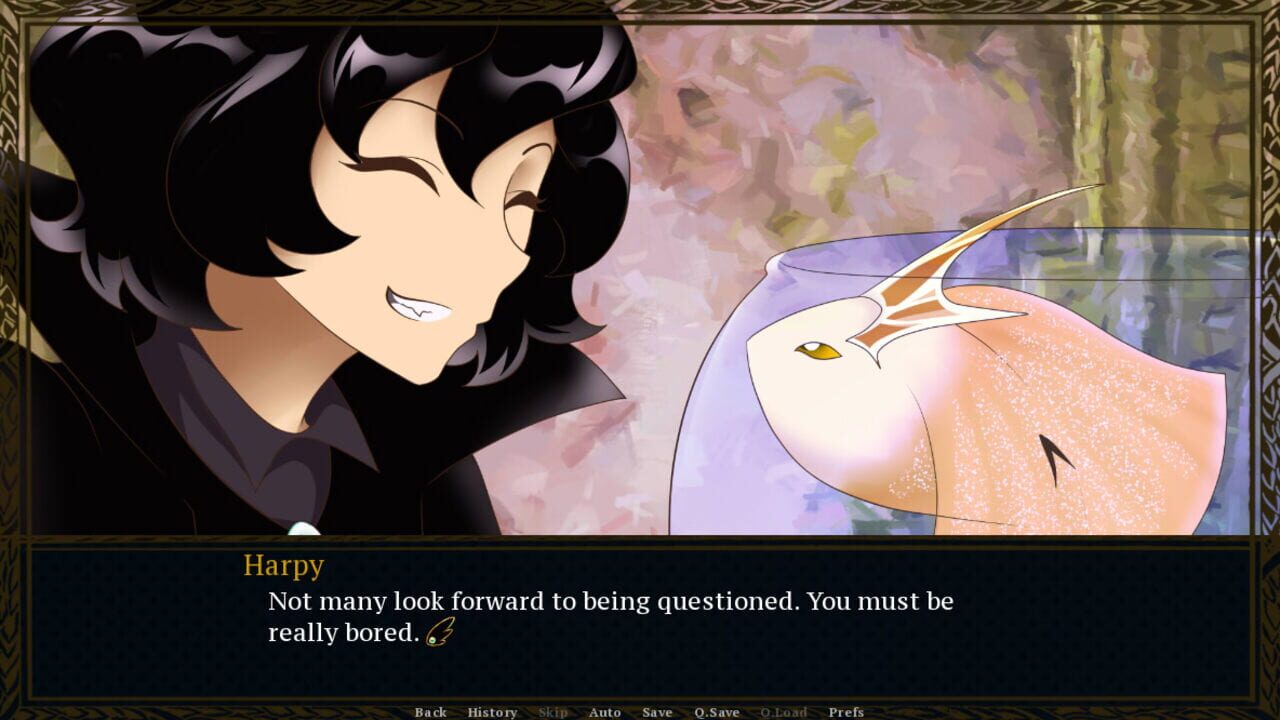Open the dialogue History log
The height and width of the screenshot is (720, 1280).
pos(491,712)
